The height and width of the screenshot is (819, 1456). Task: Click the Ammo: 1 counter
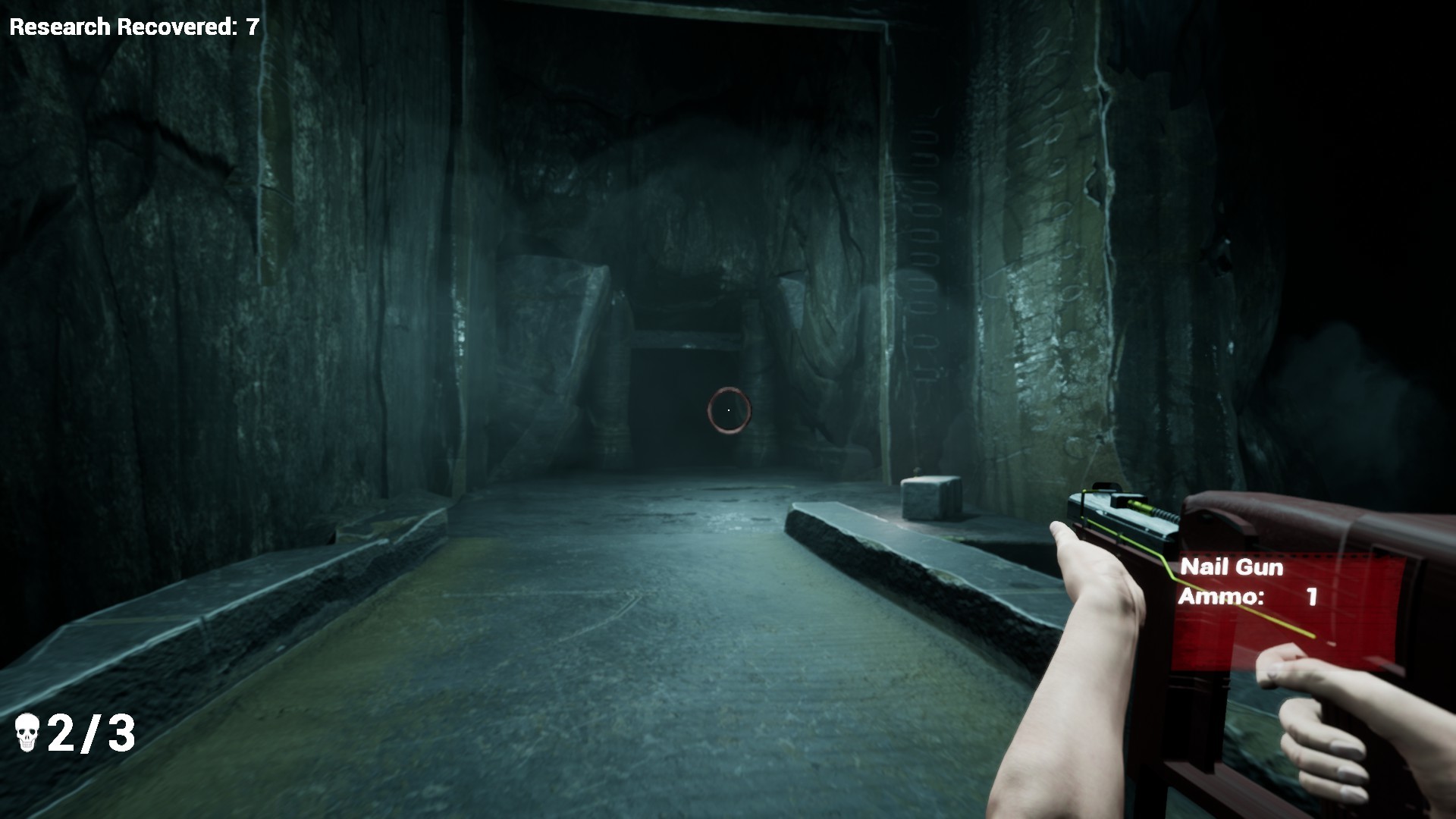pos(1250,597)
